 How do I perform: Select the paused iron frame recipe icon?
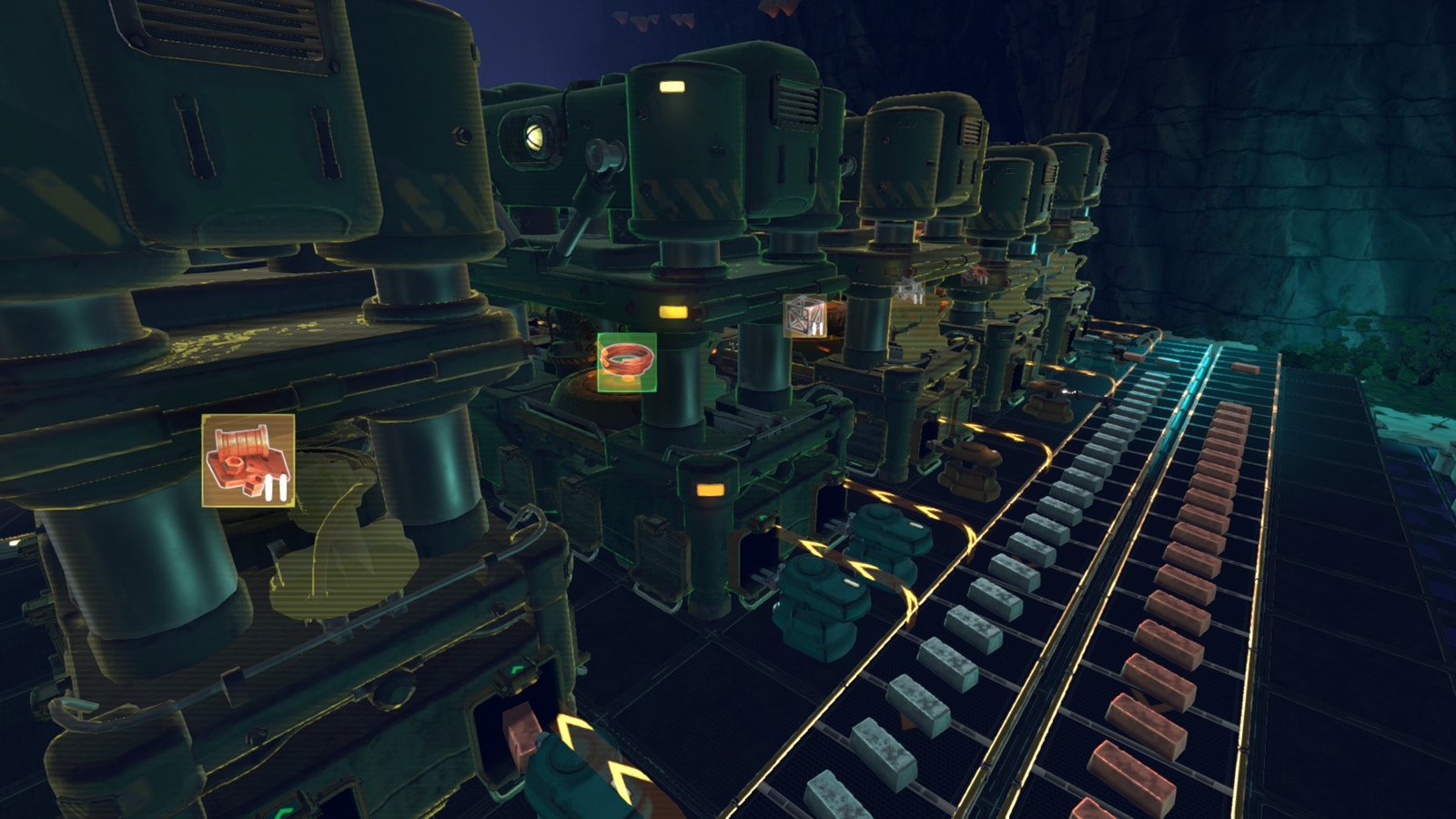[x=805, y=316]
